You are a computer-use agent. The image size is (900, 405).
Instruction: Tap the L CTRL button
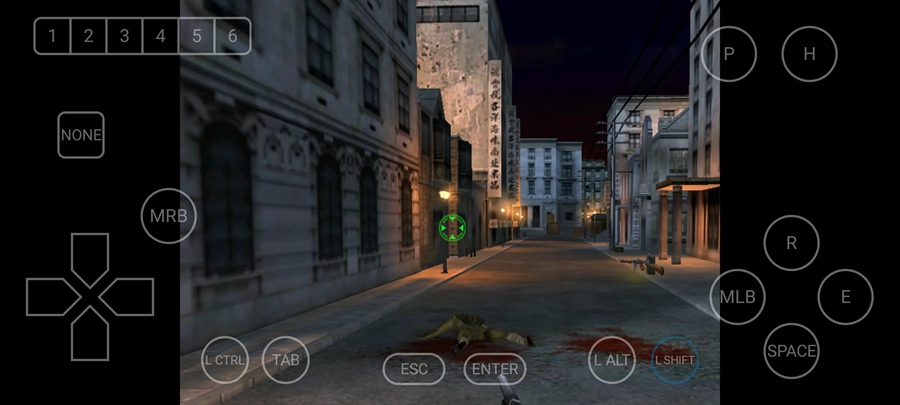click(x=224, y=360)
